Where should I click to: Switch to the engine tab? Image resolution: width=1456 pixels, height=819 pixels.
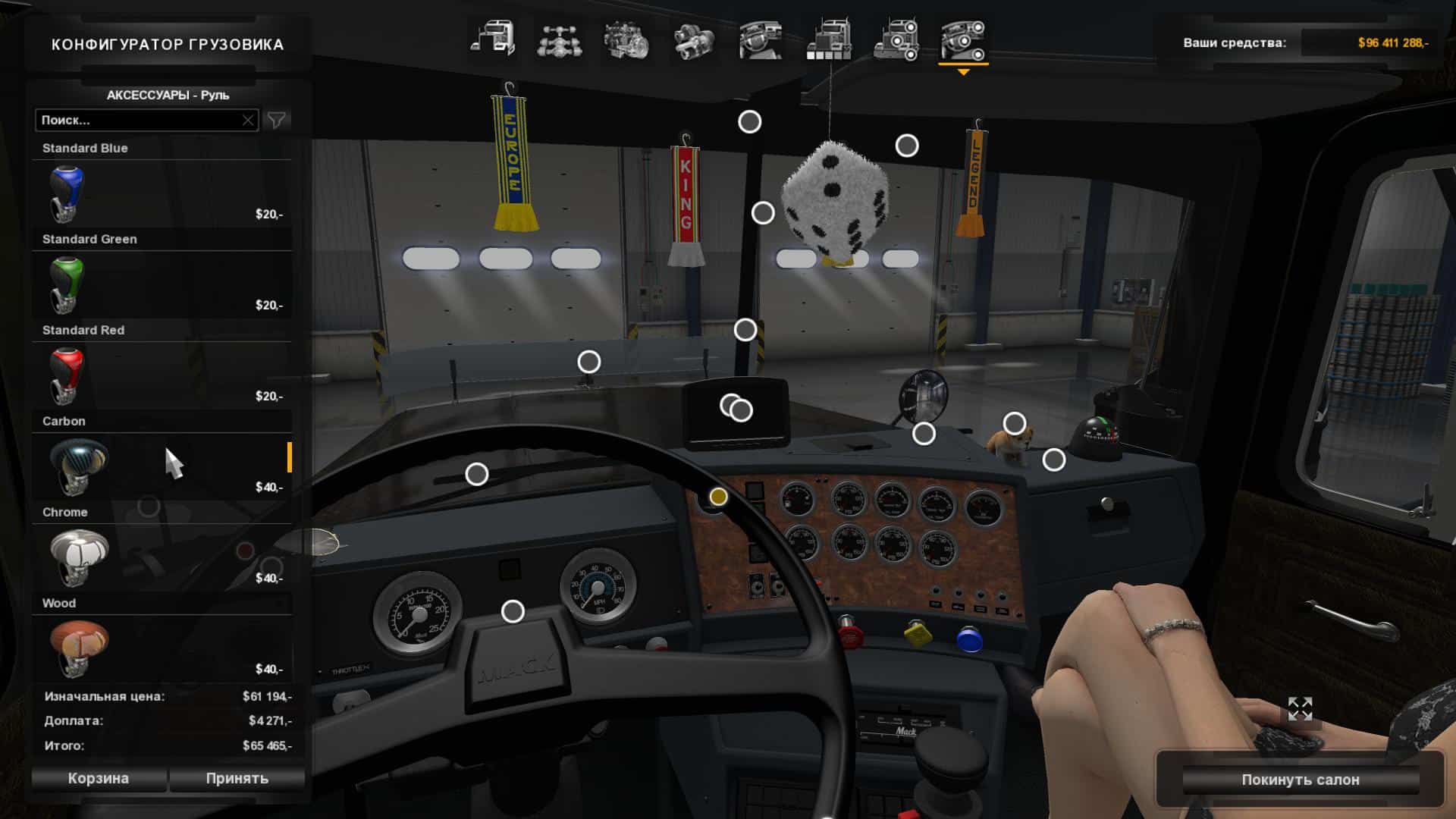coord(626,39)
